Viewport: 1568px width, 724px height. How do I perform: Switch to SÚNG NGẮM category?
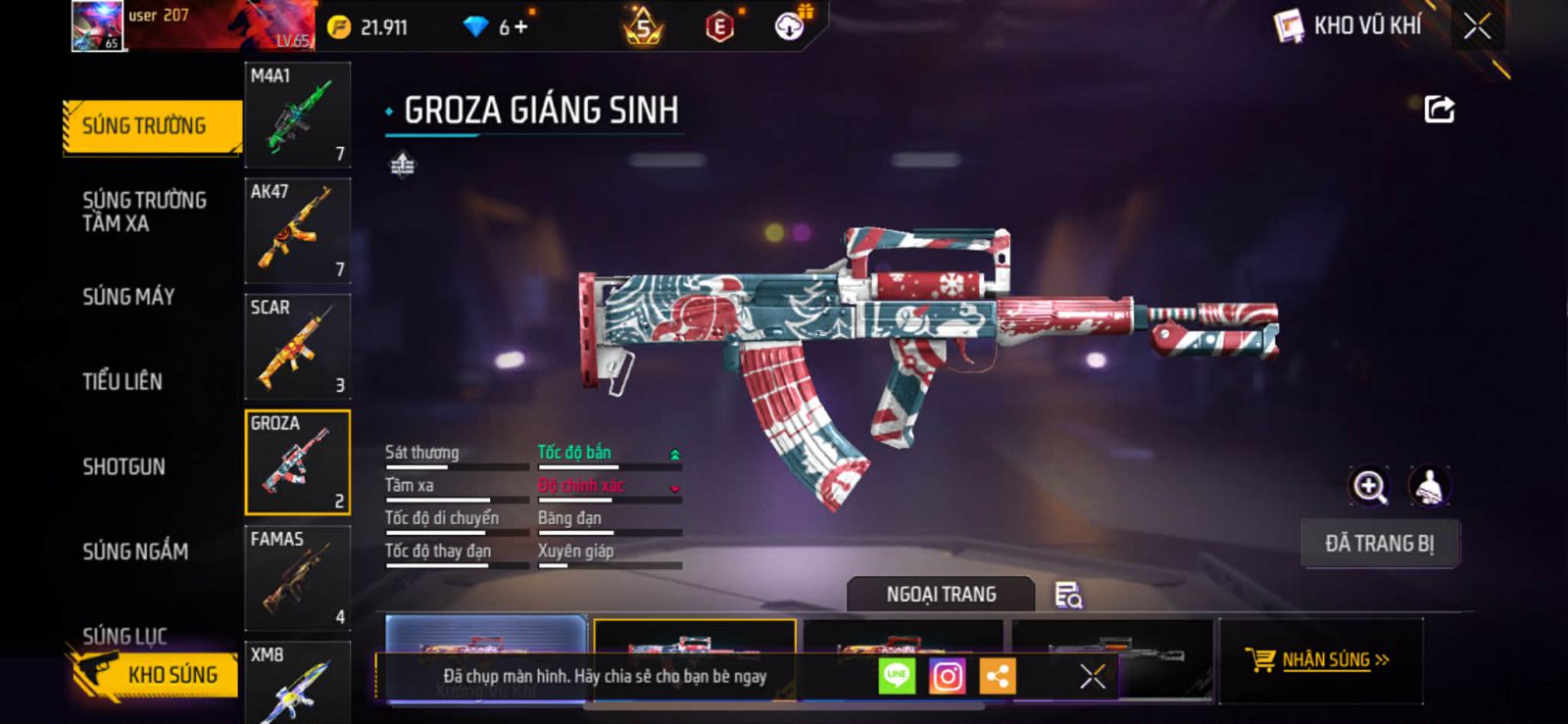coord(135,552)
